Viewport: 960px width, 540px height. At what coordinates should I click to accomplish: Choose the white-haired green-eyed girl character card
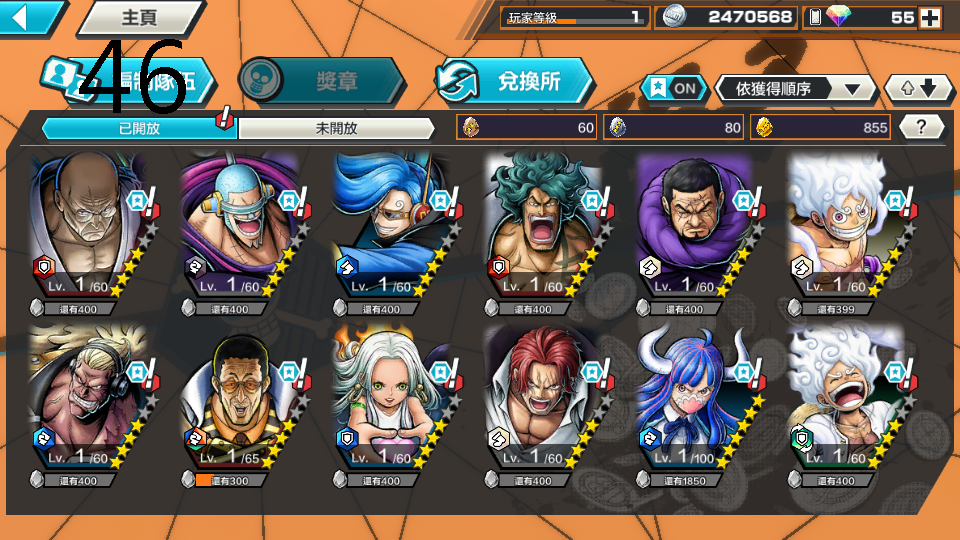[387, 397]
